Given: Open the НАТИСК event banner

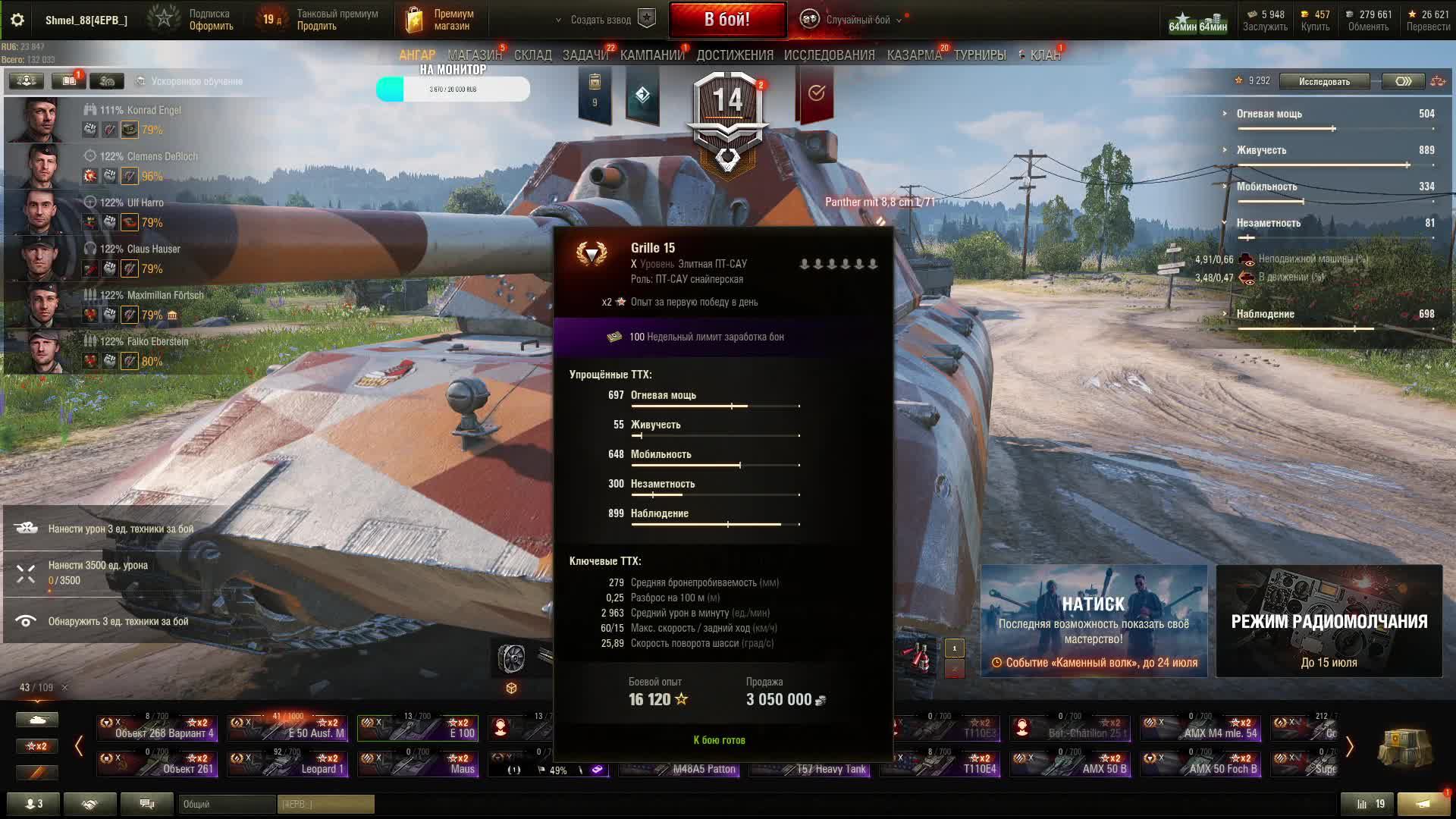Looking at the screenshot, I should (1094, 620).
